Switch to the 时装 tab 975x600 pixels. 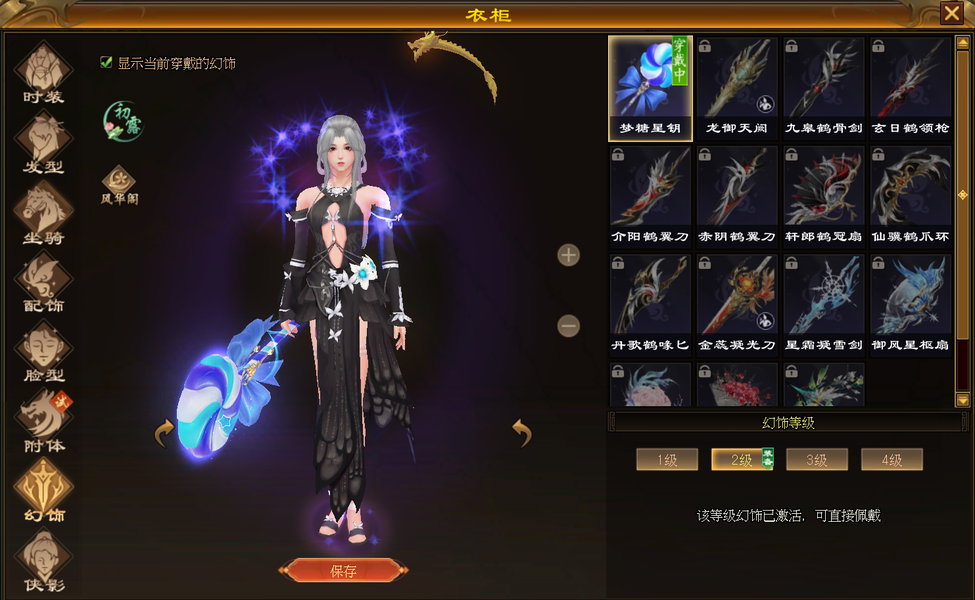43,73
